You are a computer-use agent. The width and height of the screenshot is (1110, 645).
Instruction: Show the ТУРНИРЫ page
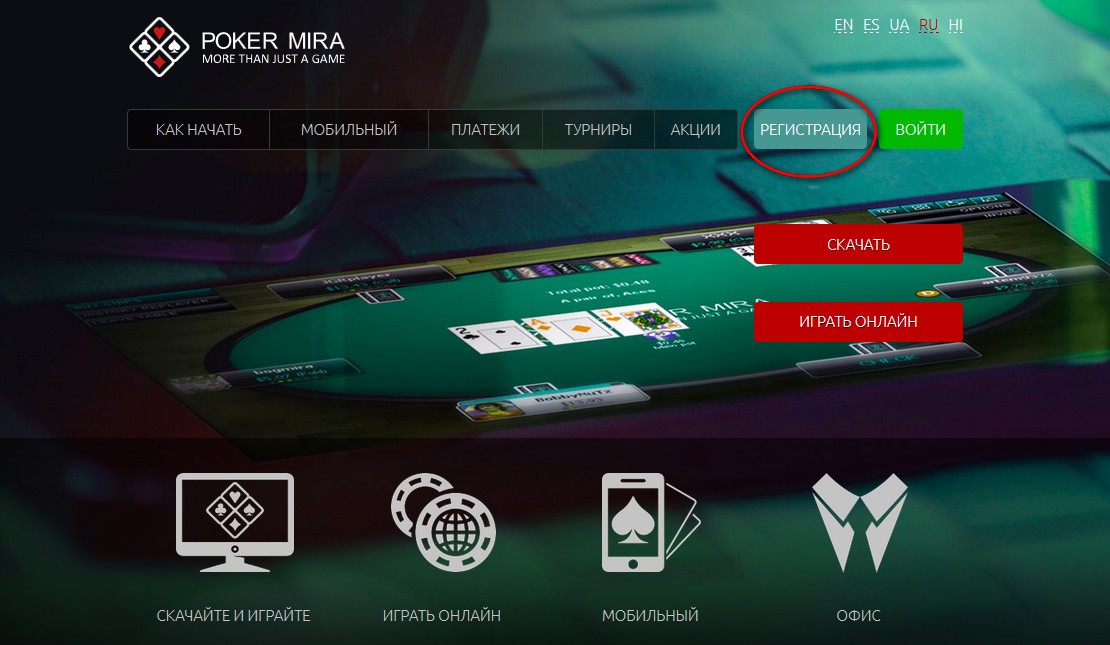click(598, 130)
